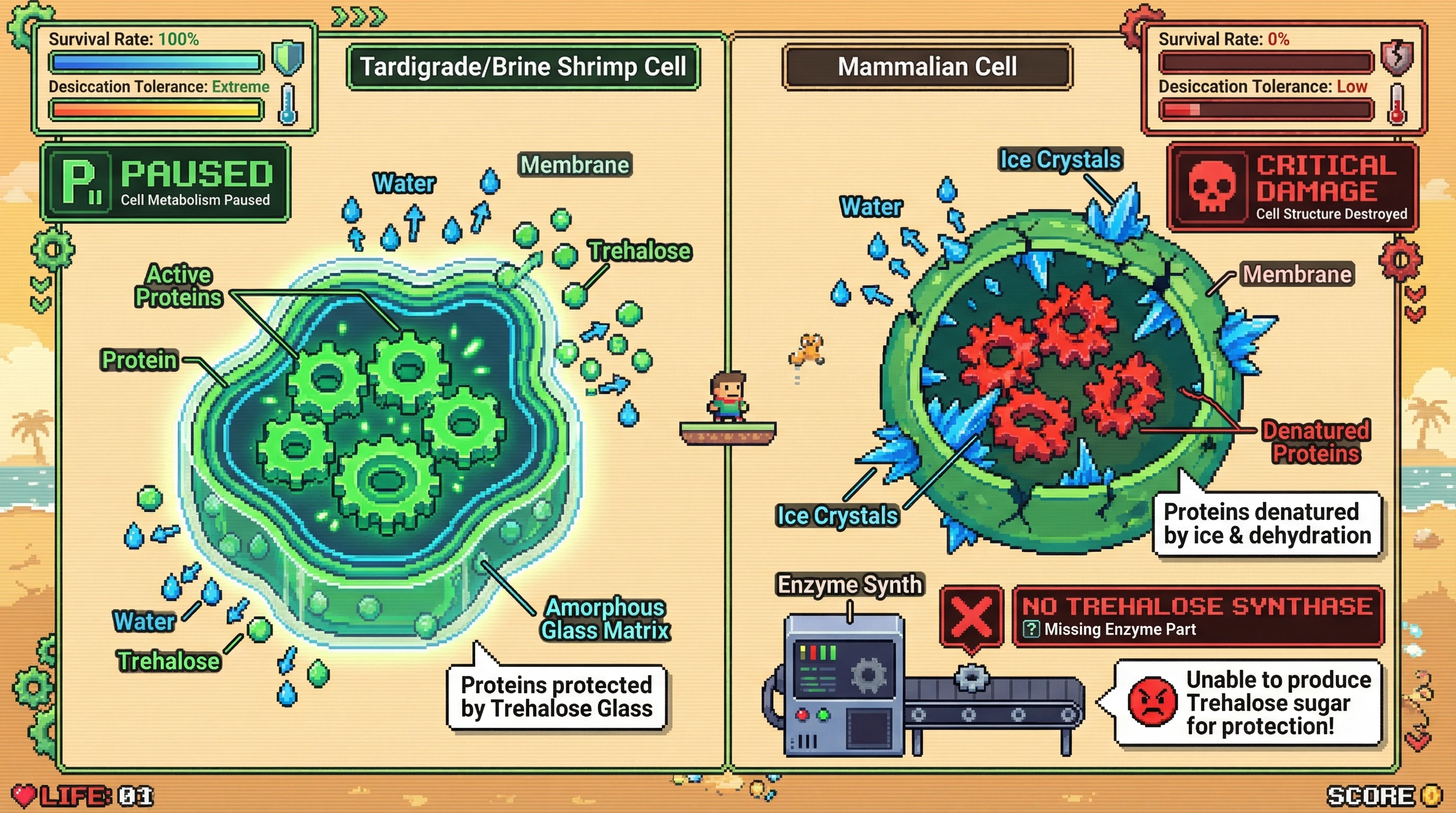Image resolution: width=1456 pixels, height=813 pixels.
Task: Select the Tardigrade/Brine Shrimp Cell title panel
Action: [x=523, y=67]
